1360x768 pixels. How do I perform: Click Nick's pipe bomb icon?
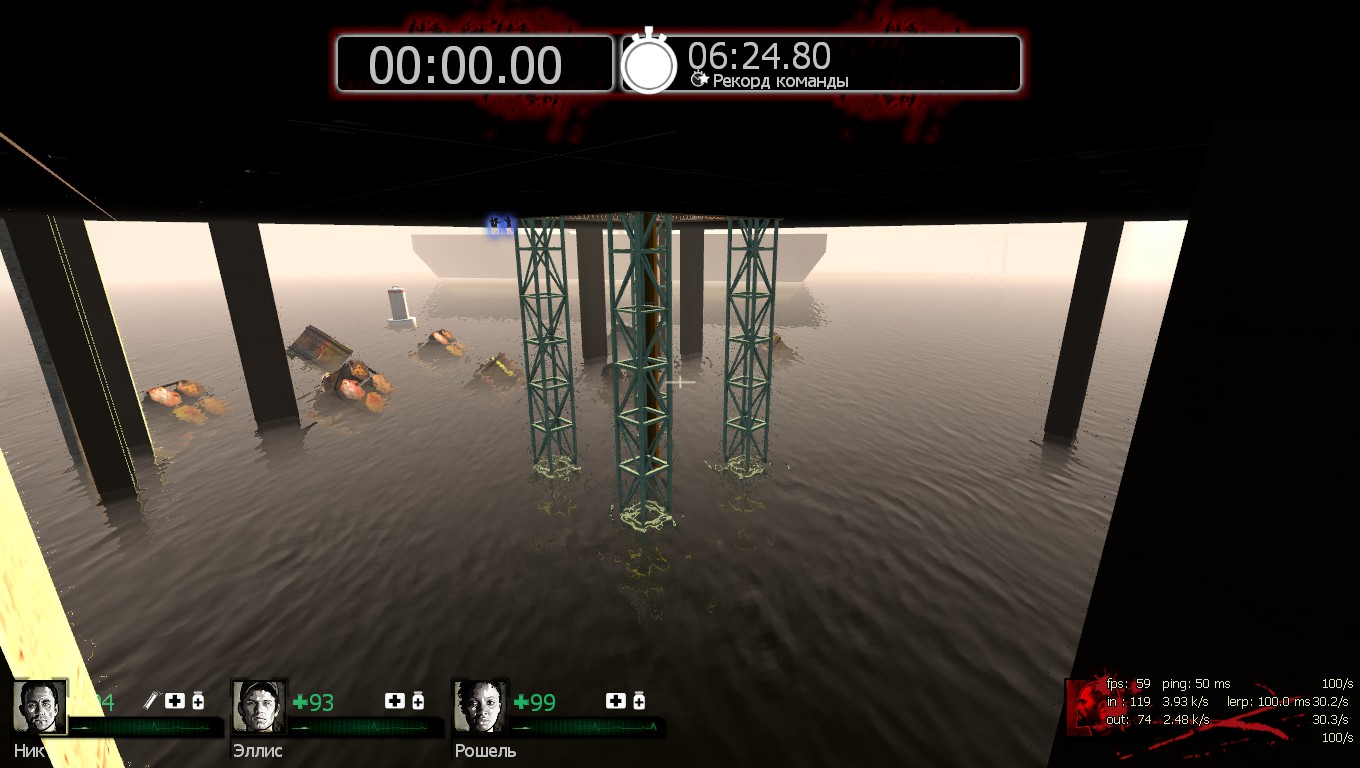(x=151, y=701)
